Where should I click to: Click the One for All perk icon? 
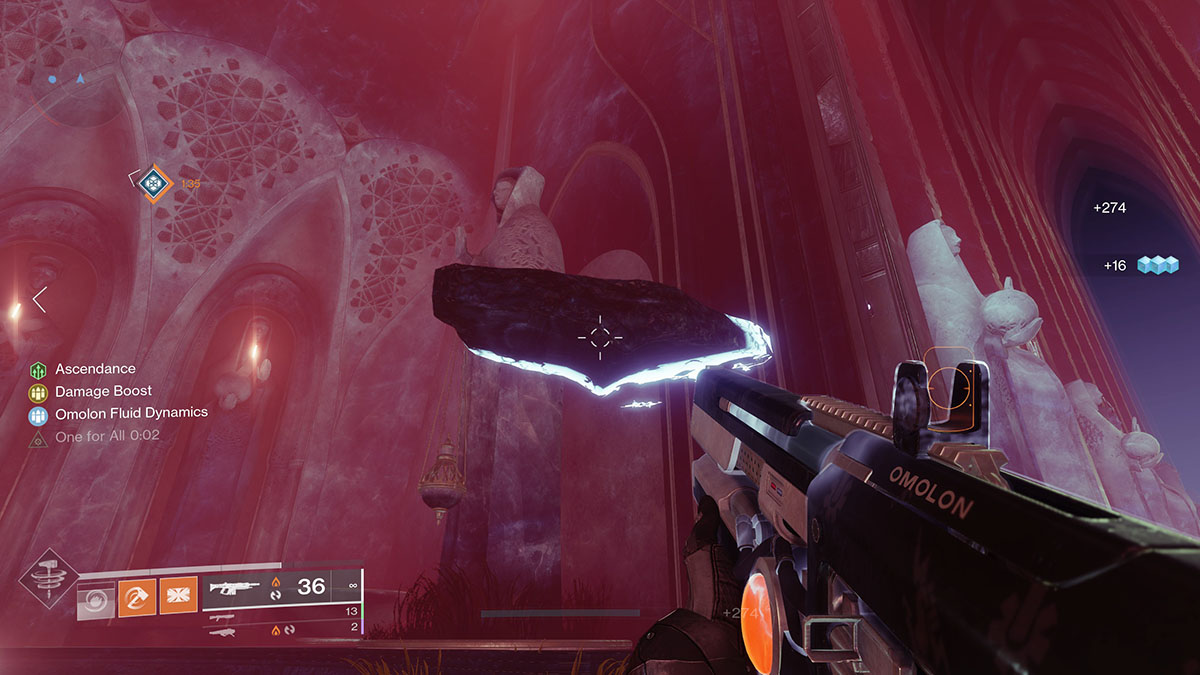click(39, 436)
